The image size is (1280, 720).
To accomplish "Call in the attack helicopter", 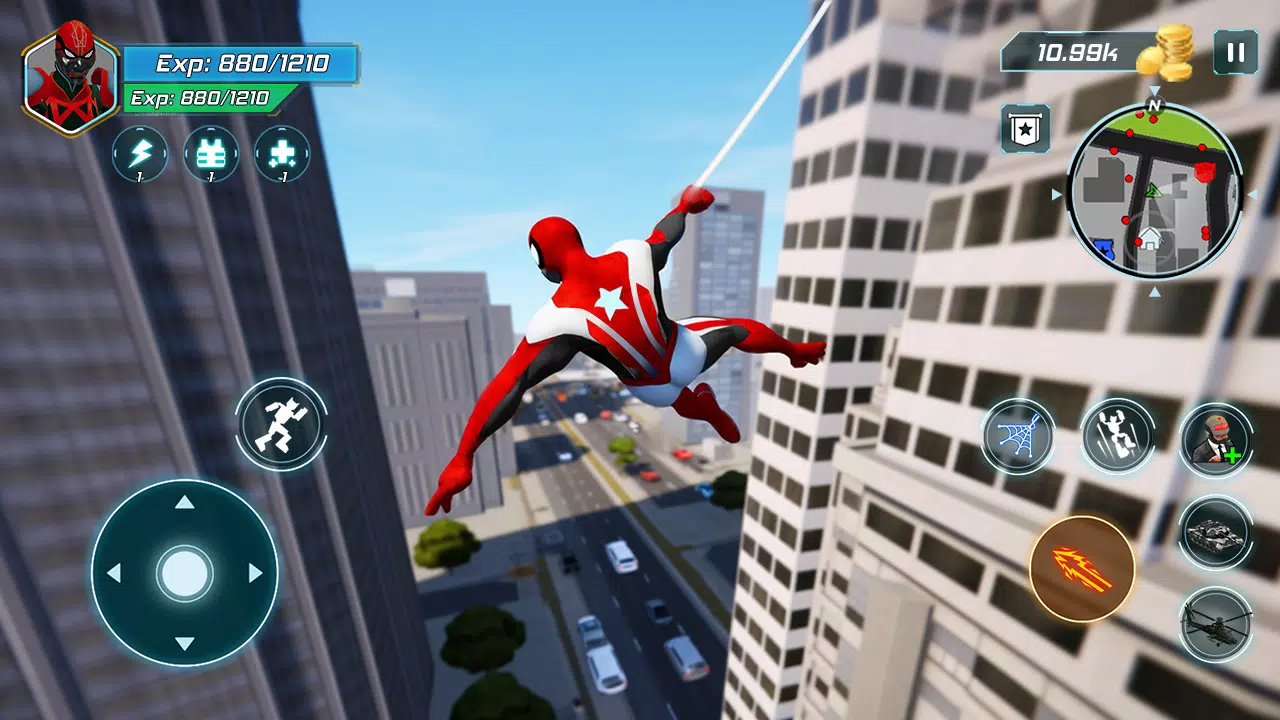I will pyautogui.click(x=1215, y=625).
